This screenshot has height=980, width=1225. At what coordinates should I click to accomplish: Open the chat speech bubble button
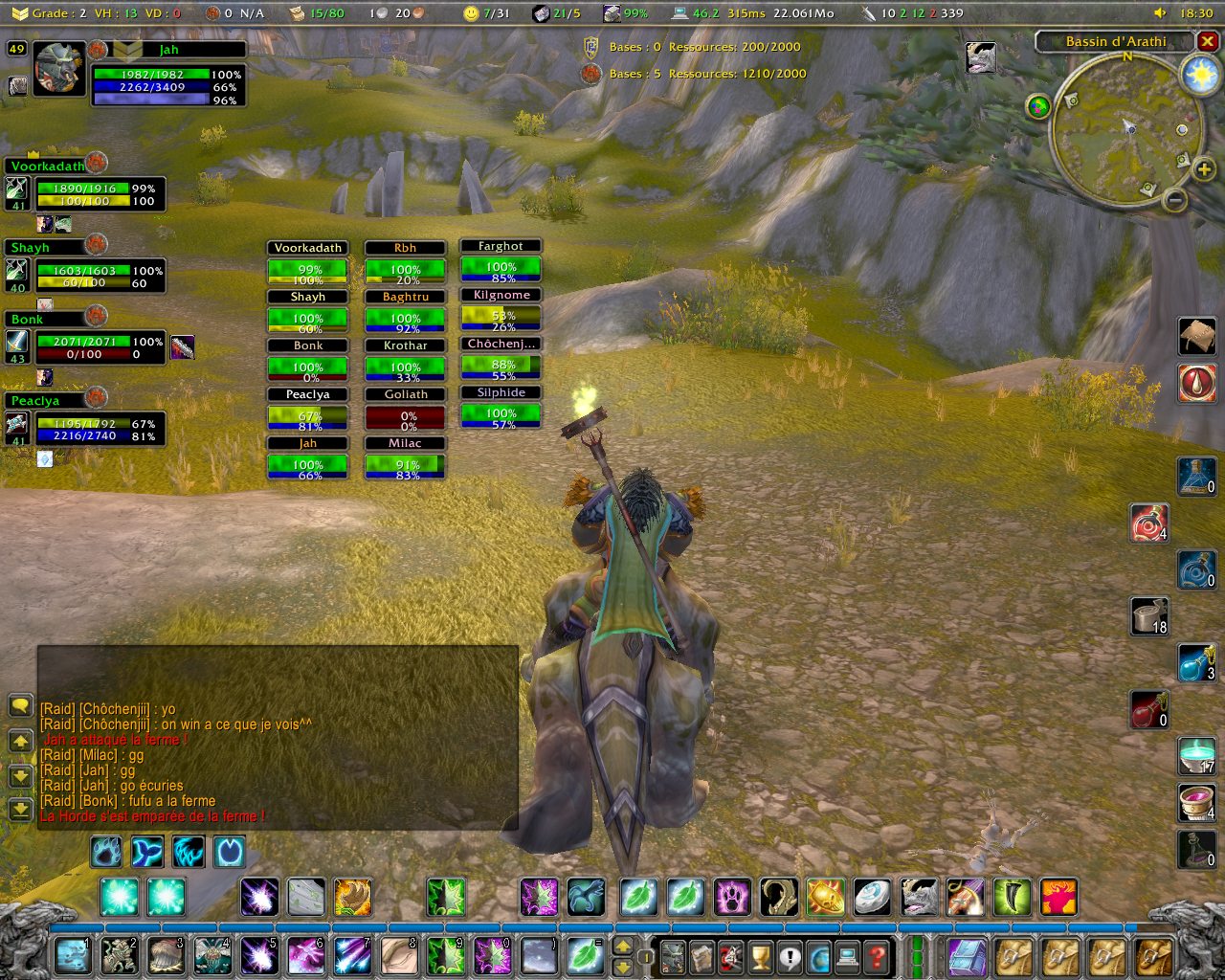(x=20, y=706)
